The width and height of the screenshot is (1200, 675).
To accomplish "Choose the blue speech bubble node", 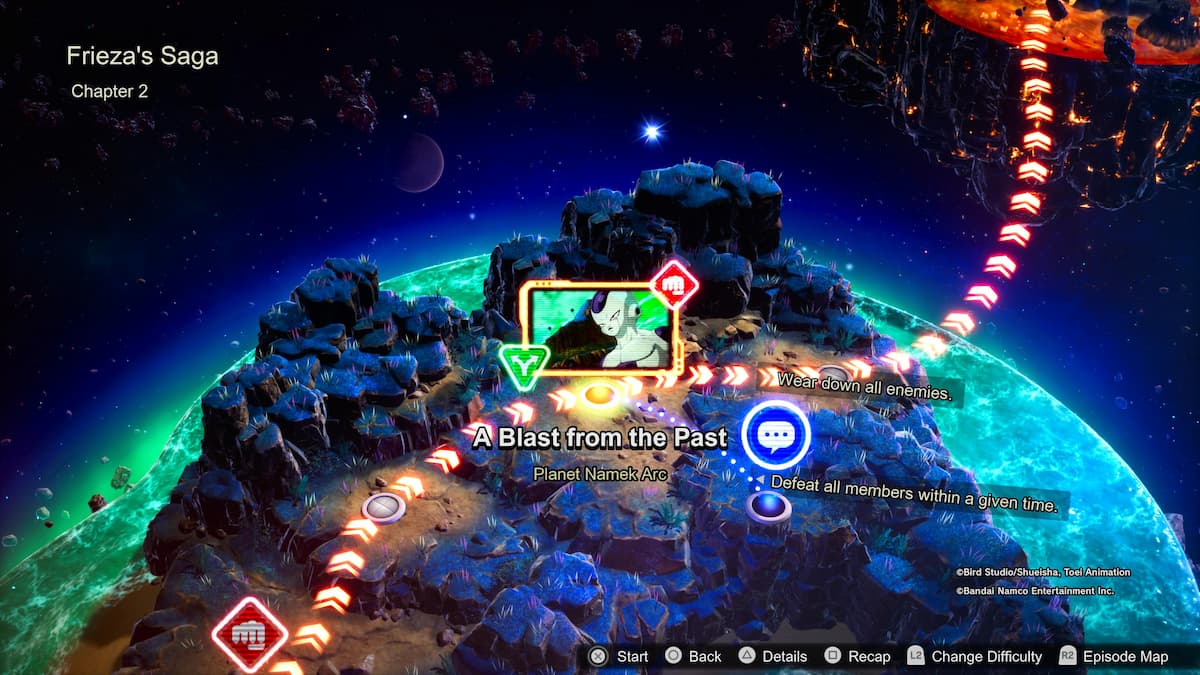I will [x=776, y=436].
